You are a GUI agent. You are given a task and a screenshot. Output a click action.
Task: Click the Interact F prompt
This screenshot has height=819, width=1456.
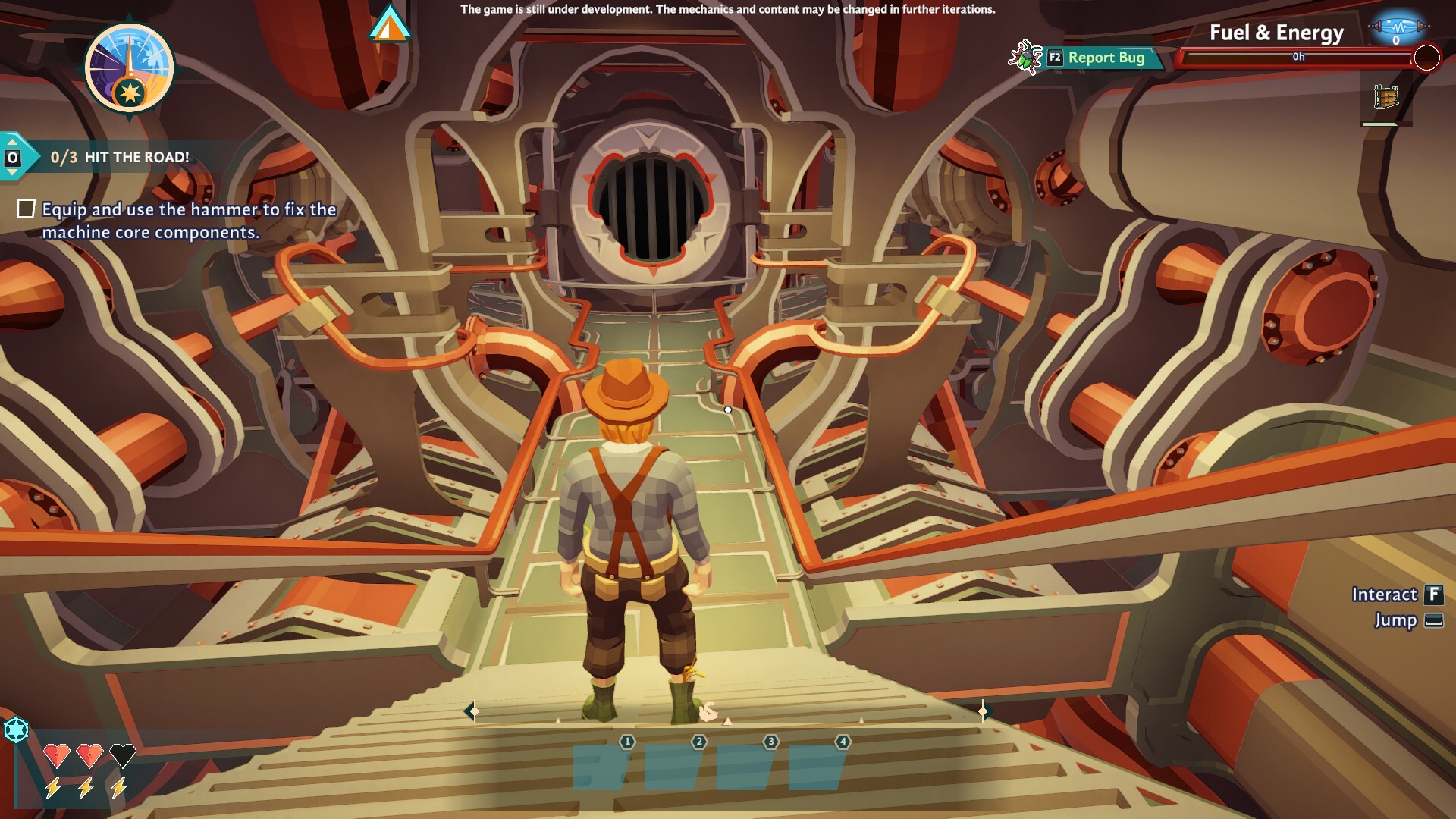coord(1397,595)
